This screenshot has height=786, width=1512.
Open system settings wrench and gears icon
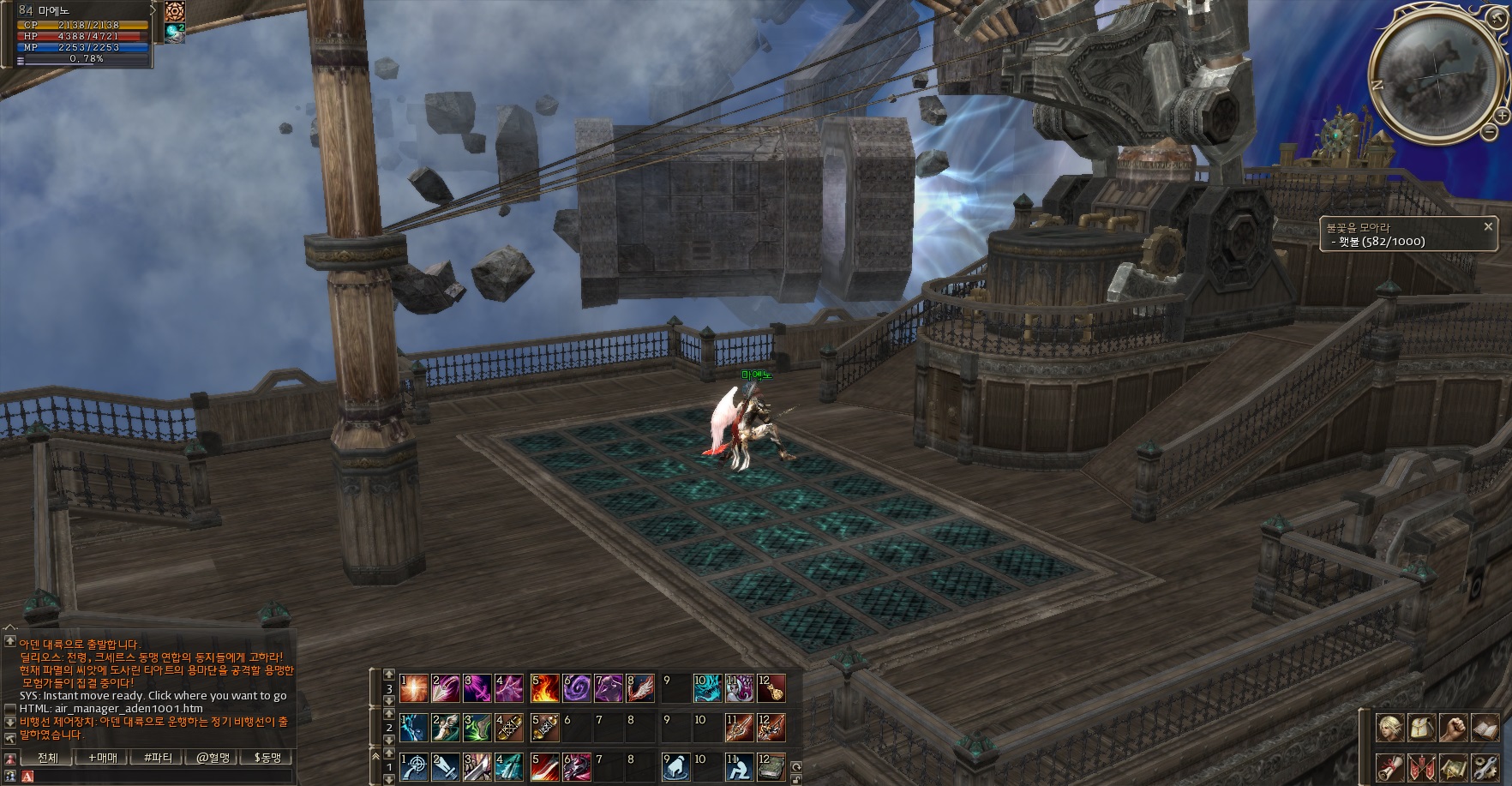coord(1484,767)
